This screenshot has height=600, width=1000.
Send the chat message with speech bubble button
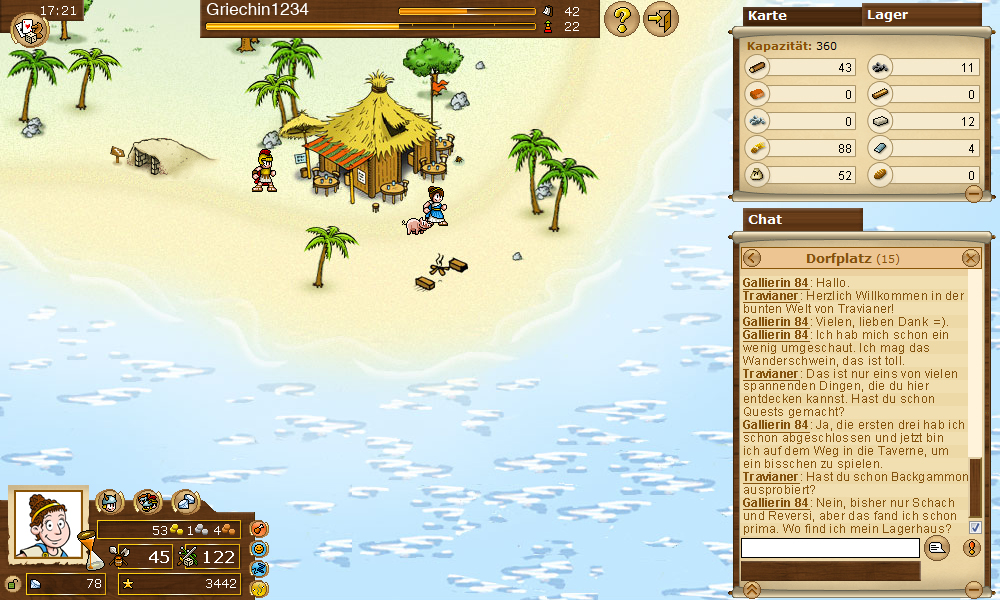tap(936, 547)
